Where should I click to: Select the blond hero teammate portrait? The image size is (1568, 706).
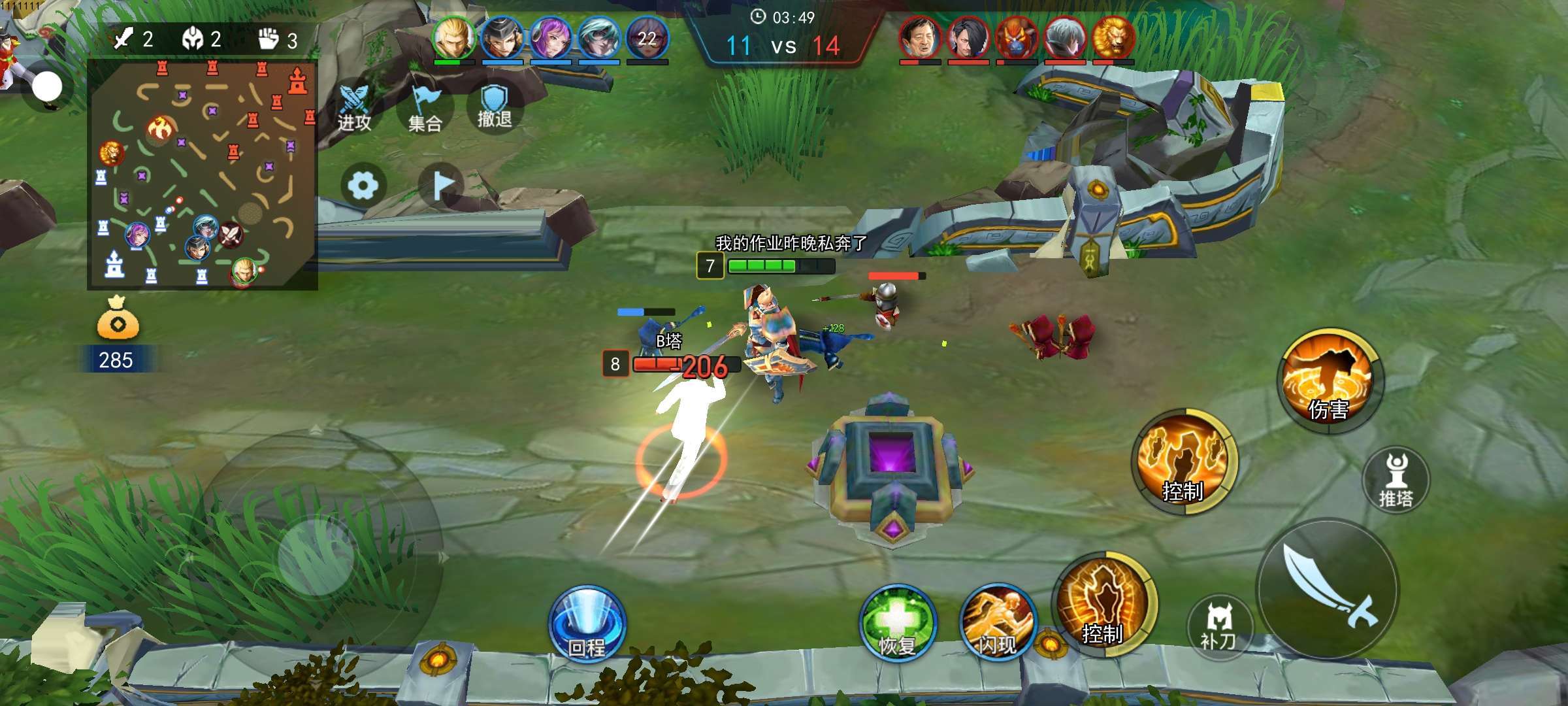tap(453, 38)
